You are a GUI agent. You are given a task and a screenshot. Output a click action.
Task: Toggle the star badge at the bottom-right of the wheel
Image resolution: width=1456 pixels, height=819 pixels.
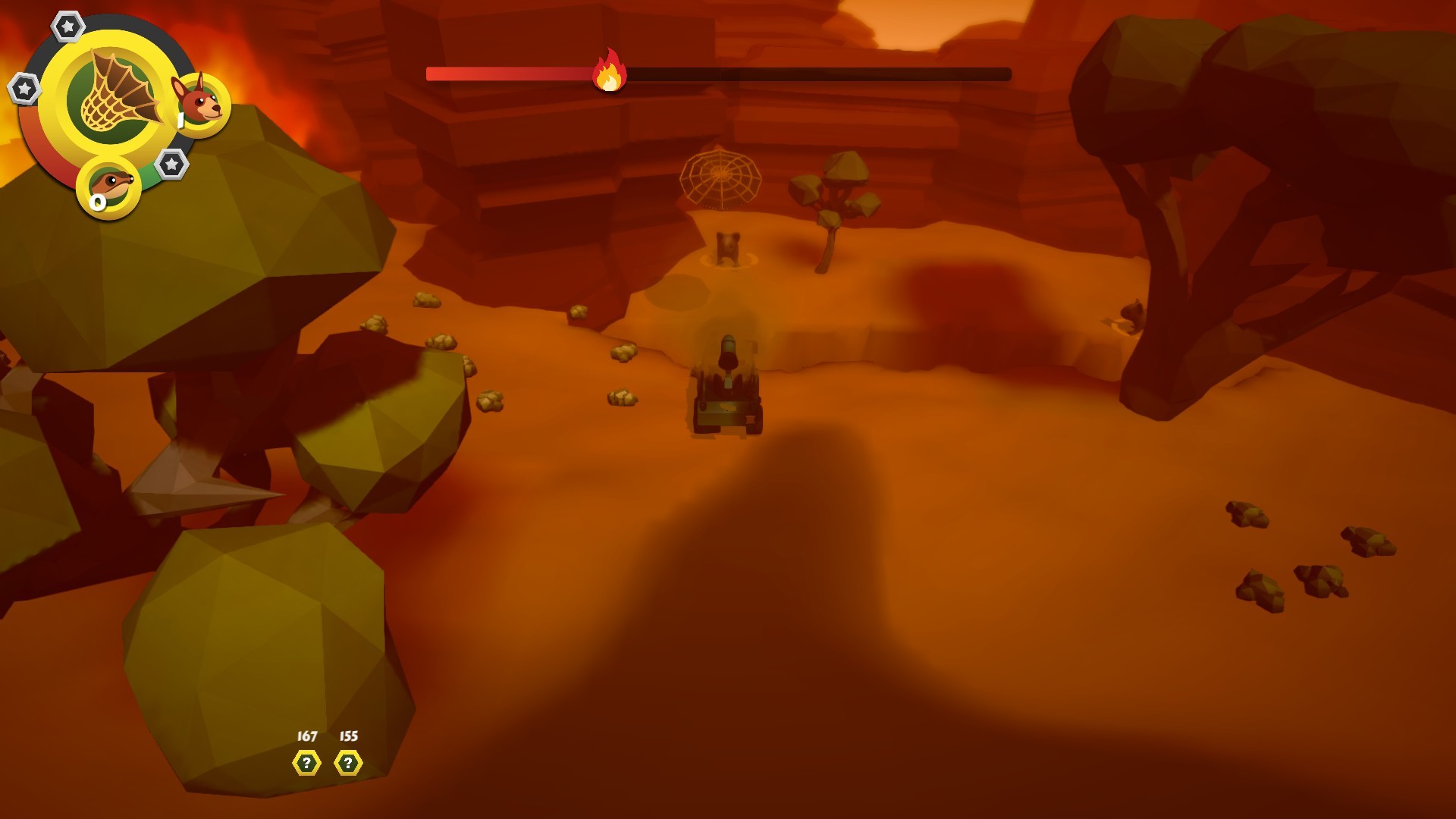click(x=173, y=163)
